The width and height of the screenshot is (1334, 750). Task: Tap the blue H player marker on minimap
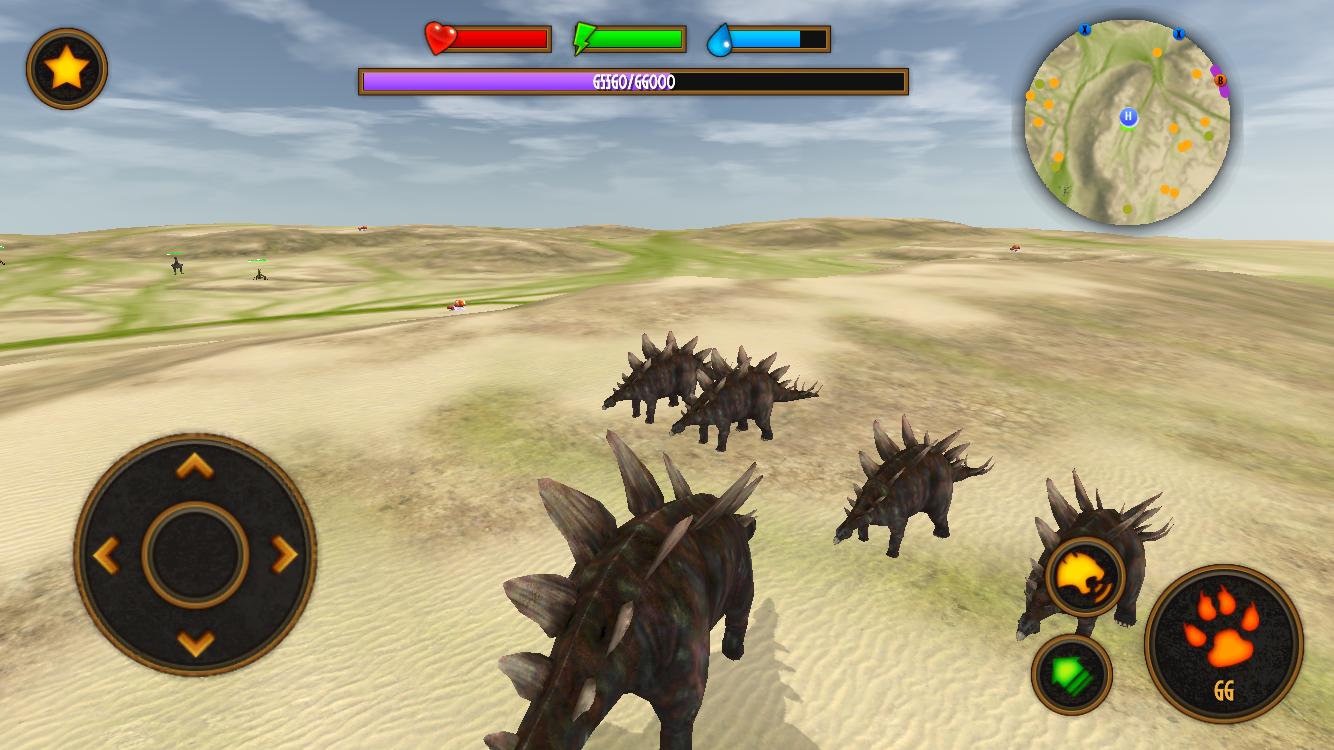(x=1128, y=117)
